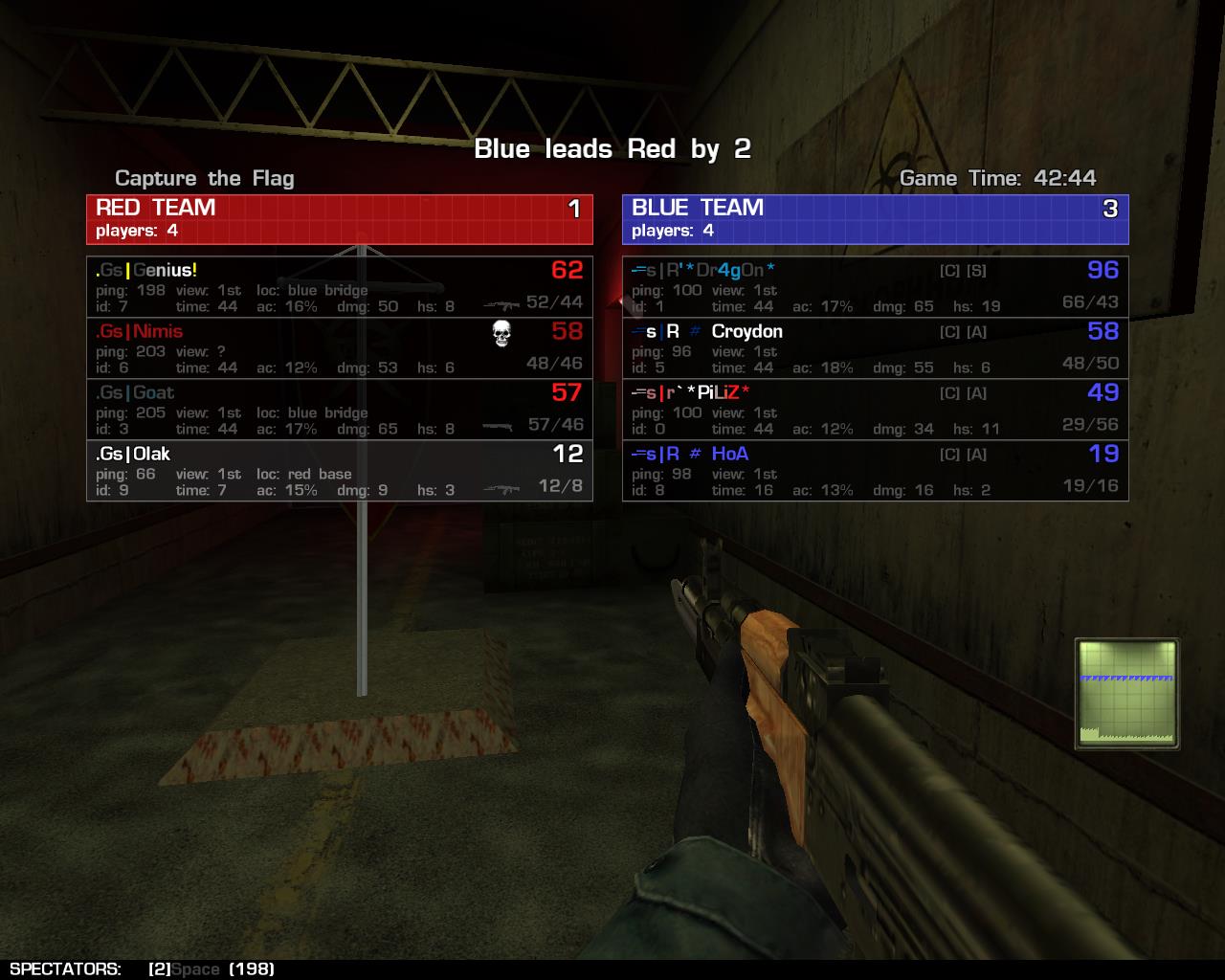Select the HoA player row
The width and height of the screenshot is (1225, 980).
coord(875,471)
